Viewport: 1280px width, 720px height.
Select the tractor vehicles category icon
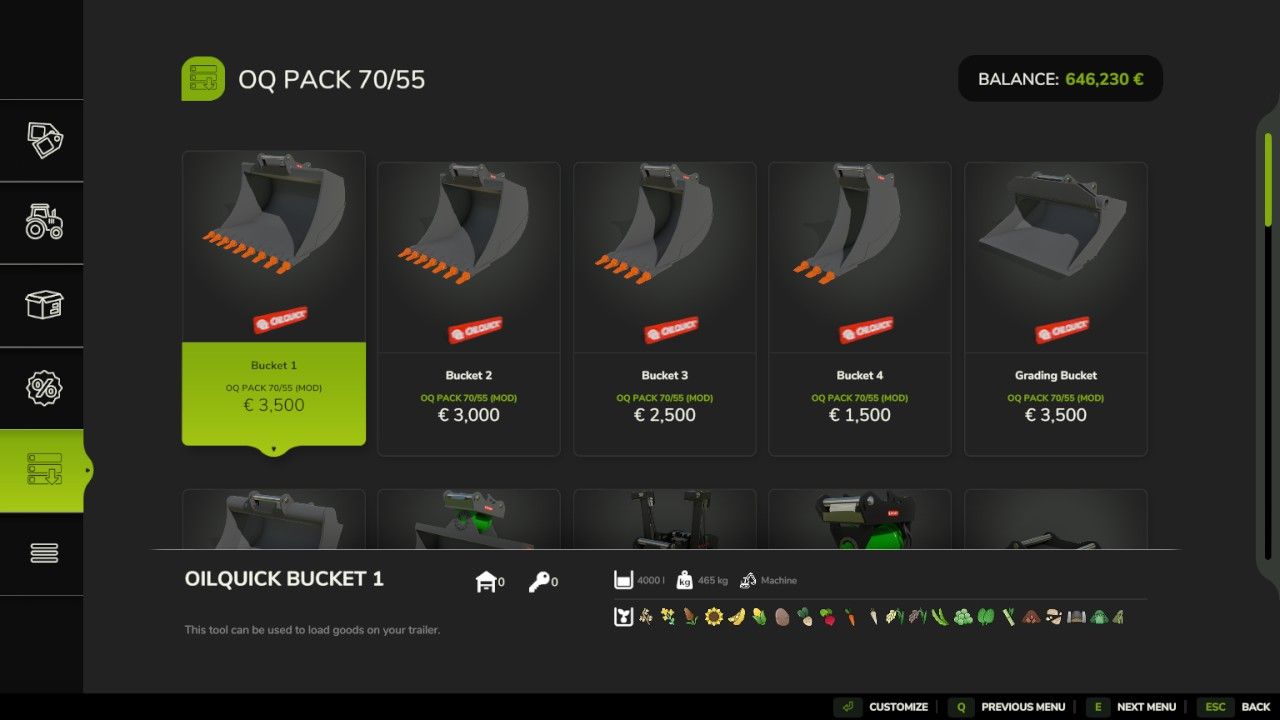coord(42,222)
